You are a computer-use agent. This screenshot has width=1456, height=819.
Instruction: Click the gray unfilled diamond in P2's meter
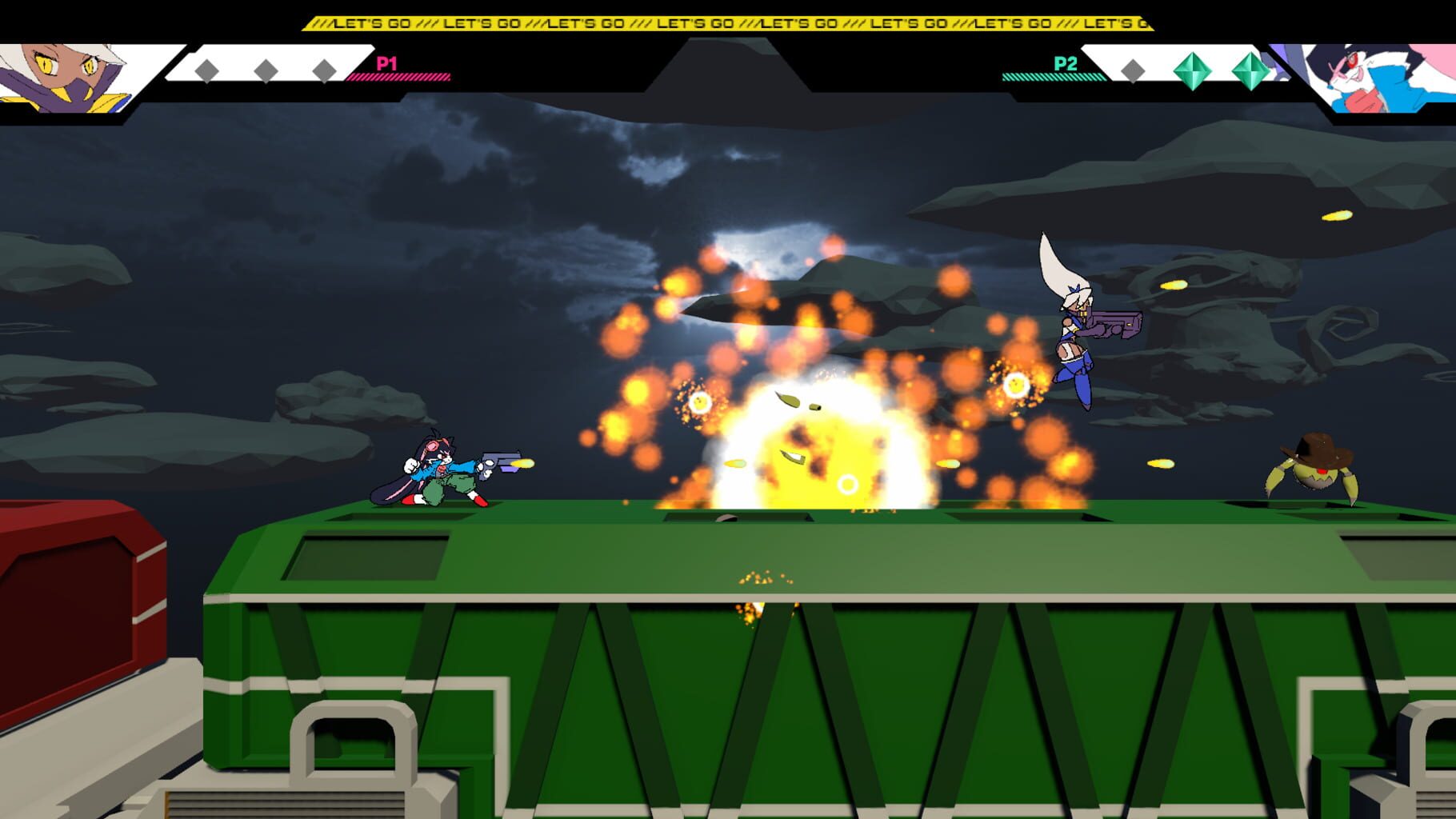(1134, 70)
